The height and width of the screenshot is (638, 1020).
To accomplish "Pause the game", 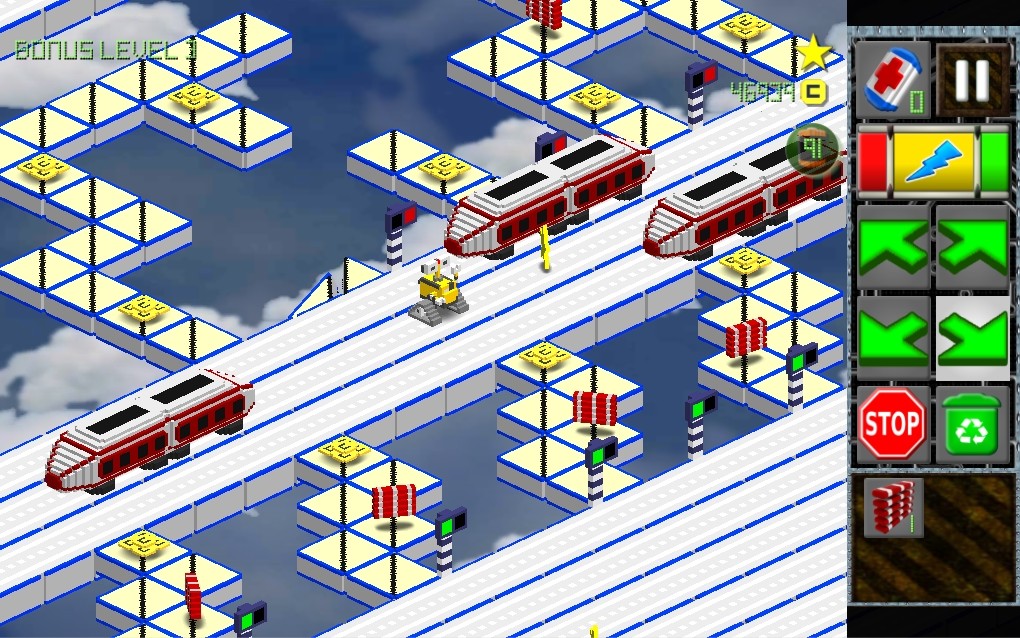I will pyautogui.click(x=972, y=80).
